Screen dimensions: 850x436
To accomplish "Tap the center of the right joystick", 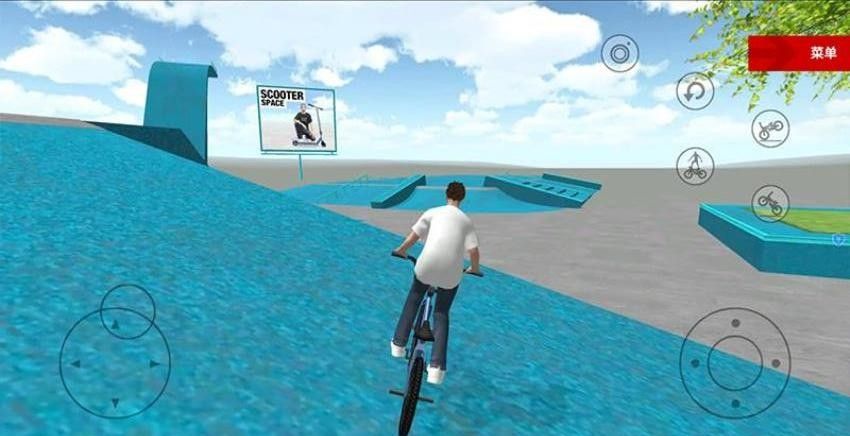I will [x=735, y=362].
